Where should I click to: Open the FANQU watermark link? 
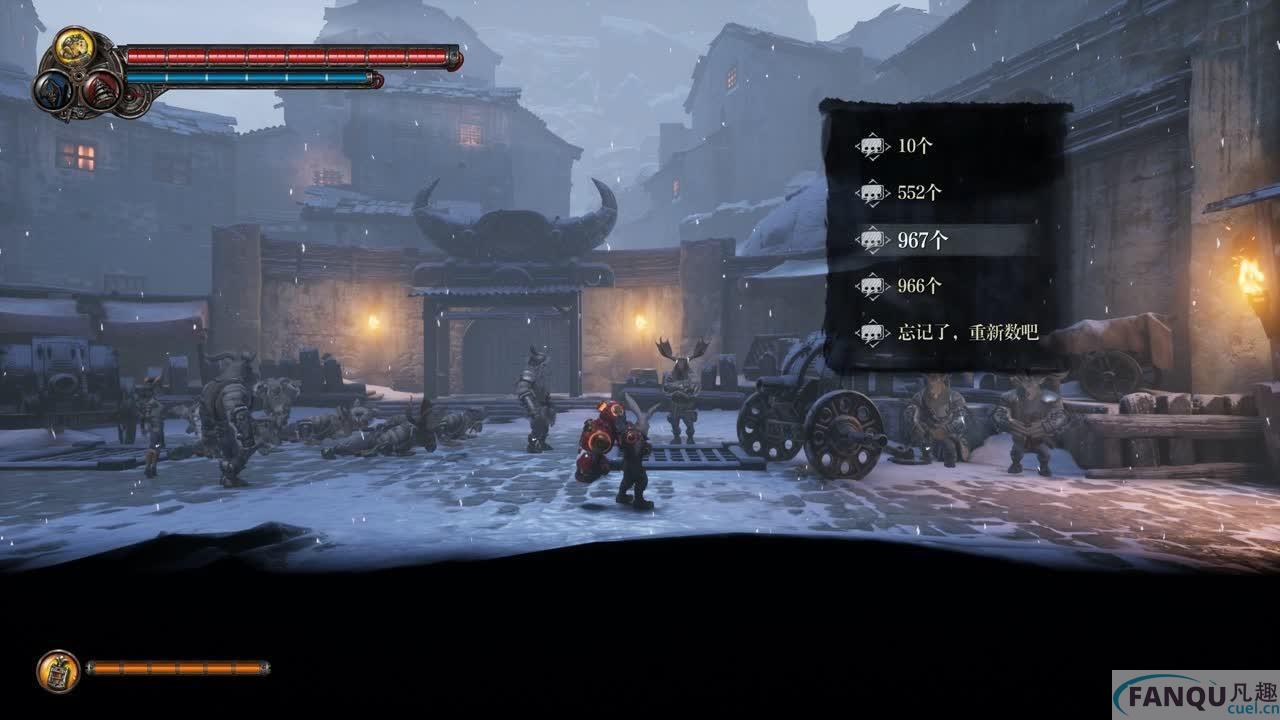tap(1196, 696)
